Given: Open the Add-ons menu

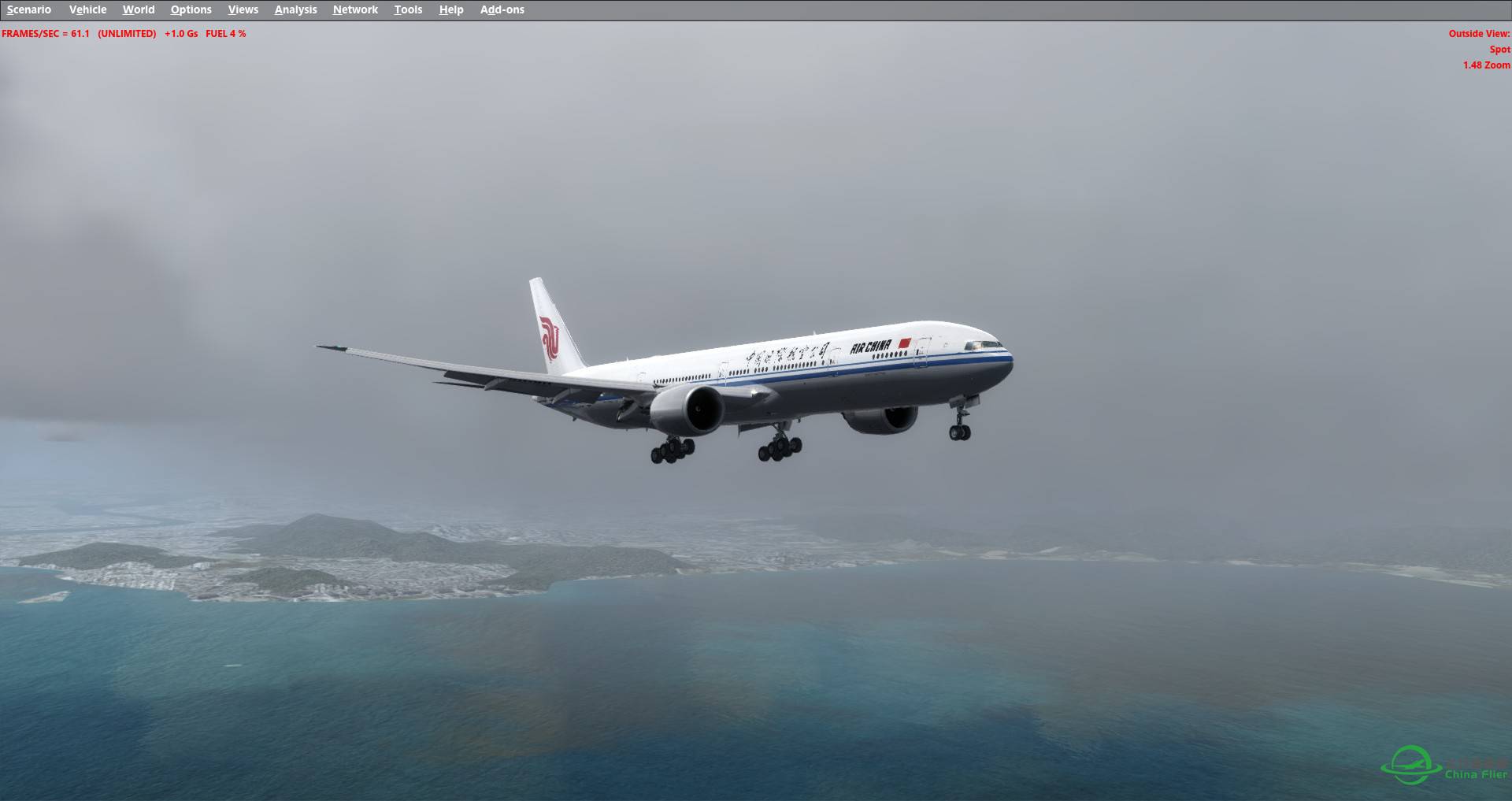Looking at the screenshot, I should (502, 9).
